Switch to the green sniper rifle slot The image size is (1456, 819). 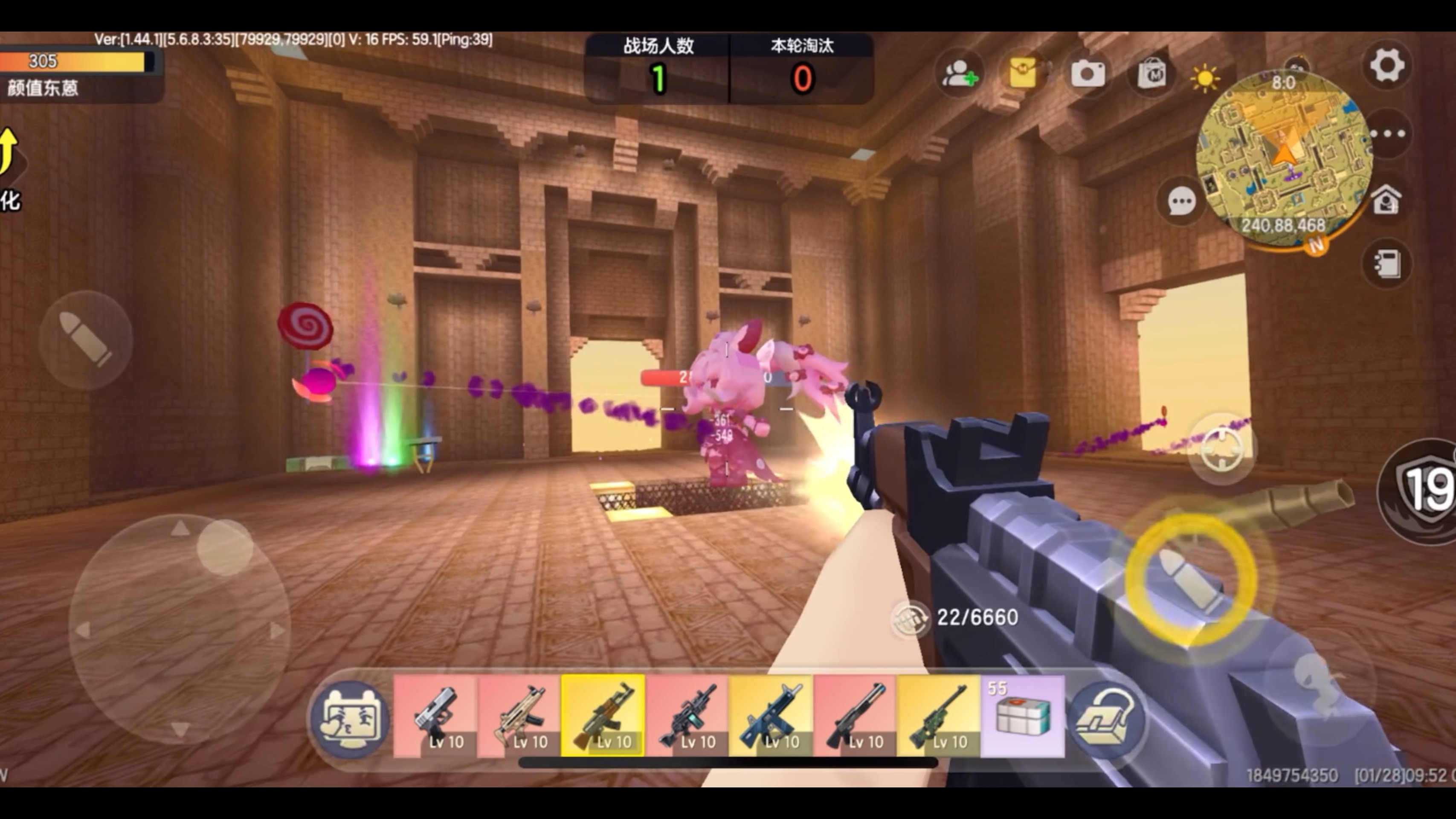(938, 716)
